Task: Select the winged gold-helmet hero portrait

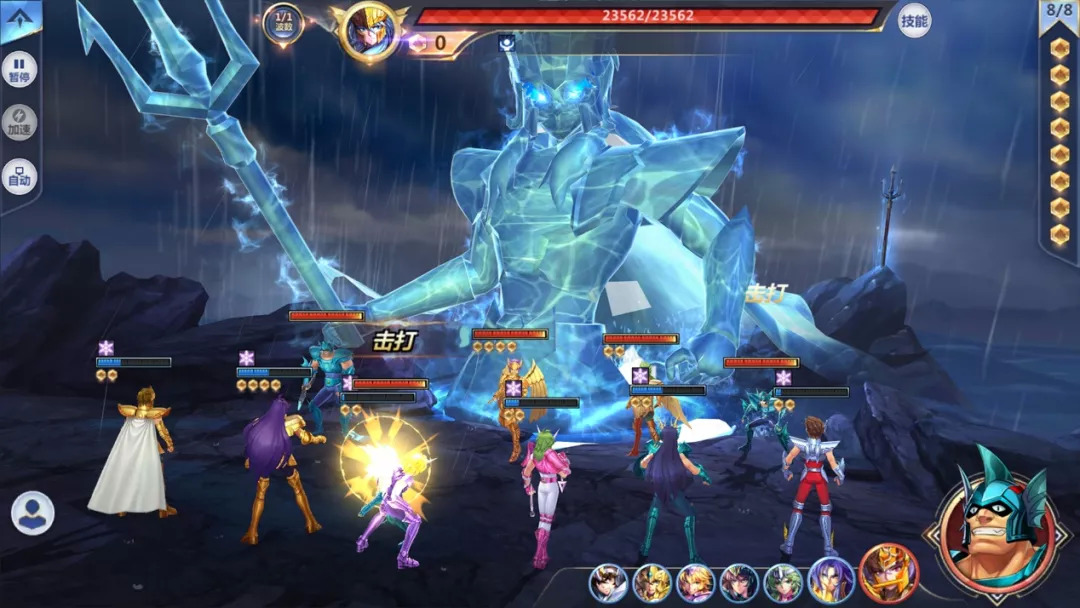Action: [x=651, y=583]
